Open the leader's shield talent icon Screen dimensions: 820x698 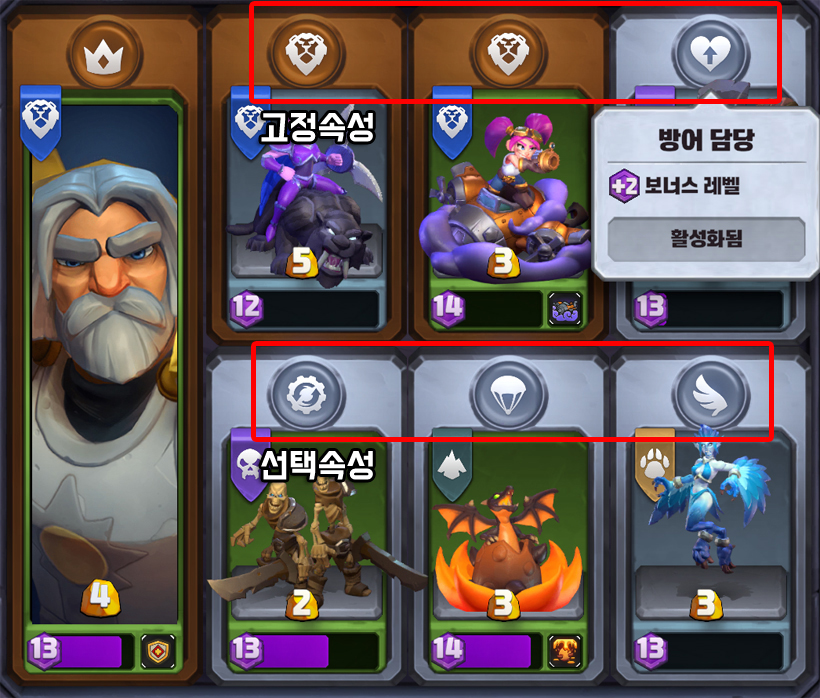[x=157, y=650]
